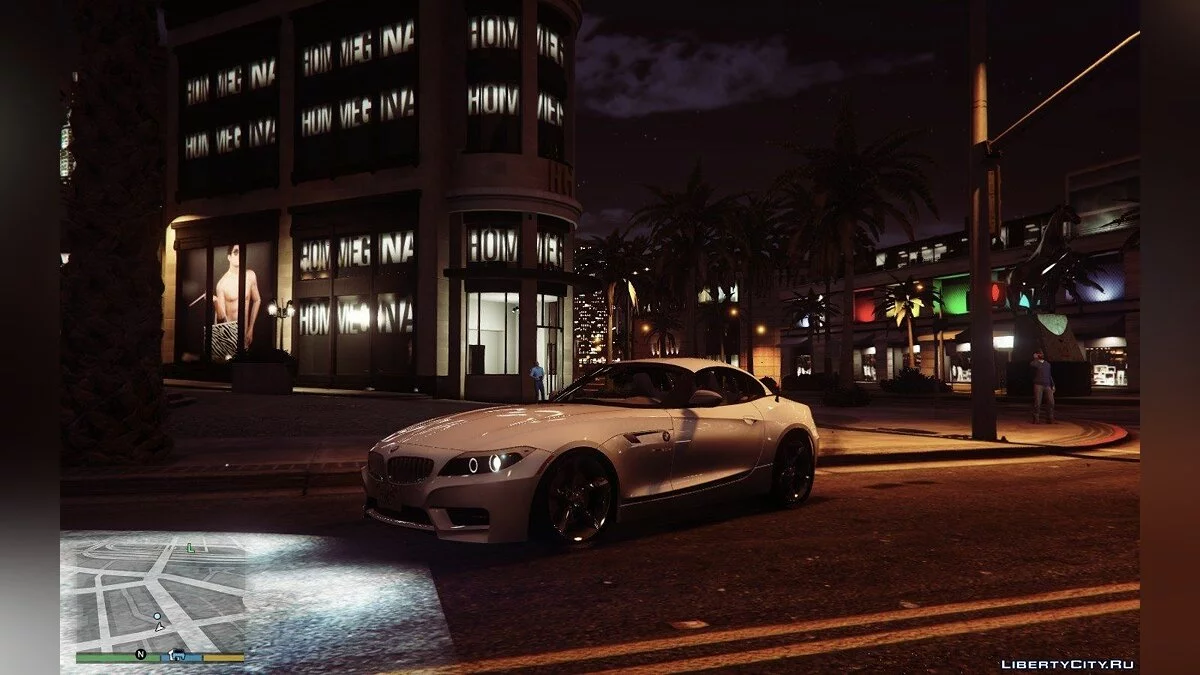Click the garage blip on the minimap edge
Screen dimensions: 1200x675
[176, 655]
